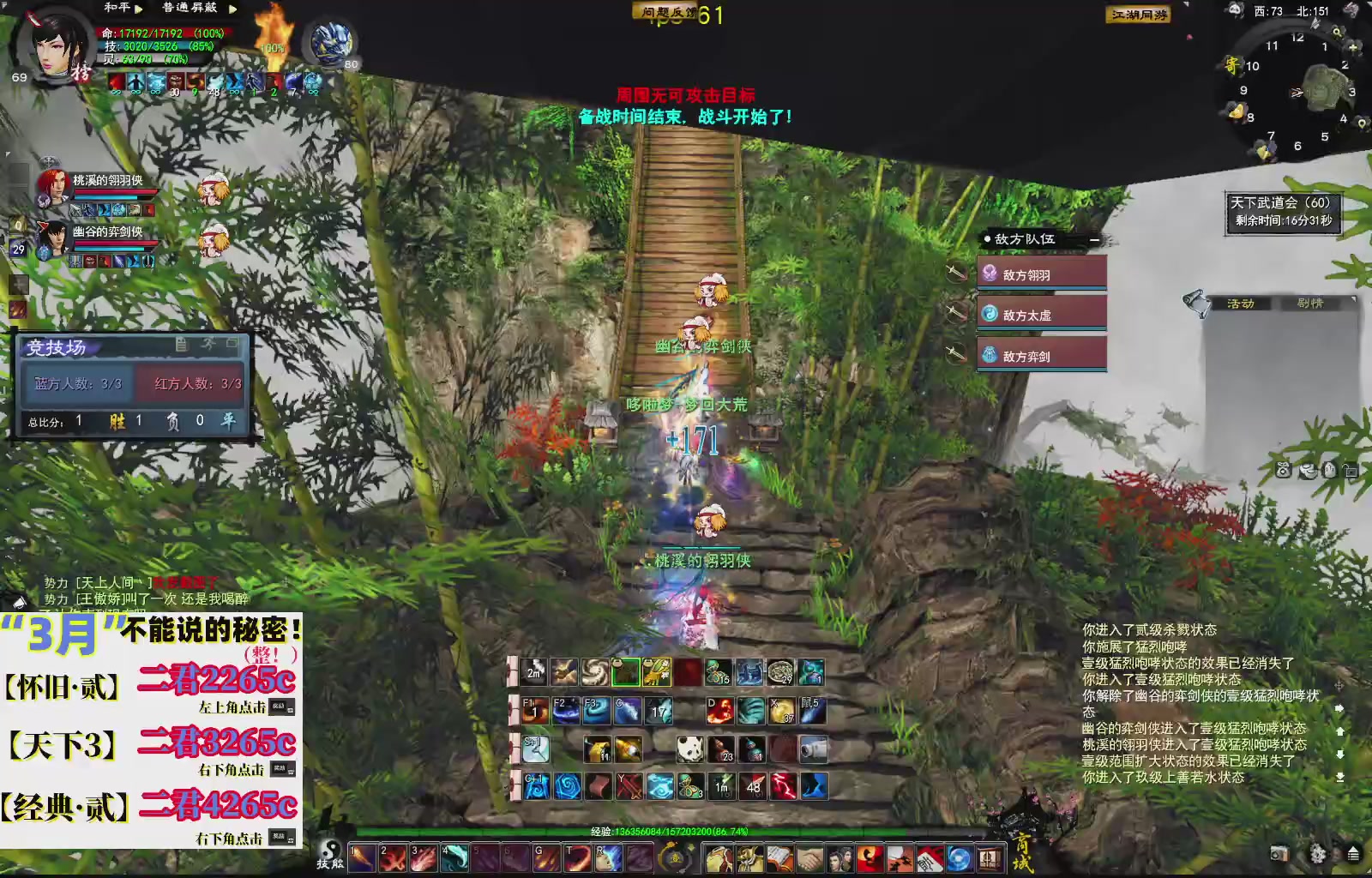Select the 敌方太虚 enemy portrait icon
The image size is (1372, 878).
pos(988,314)
